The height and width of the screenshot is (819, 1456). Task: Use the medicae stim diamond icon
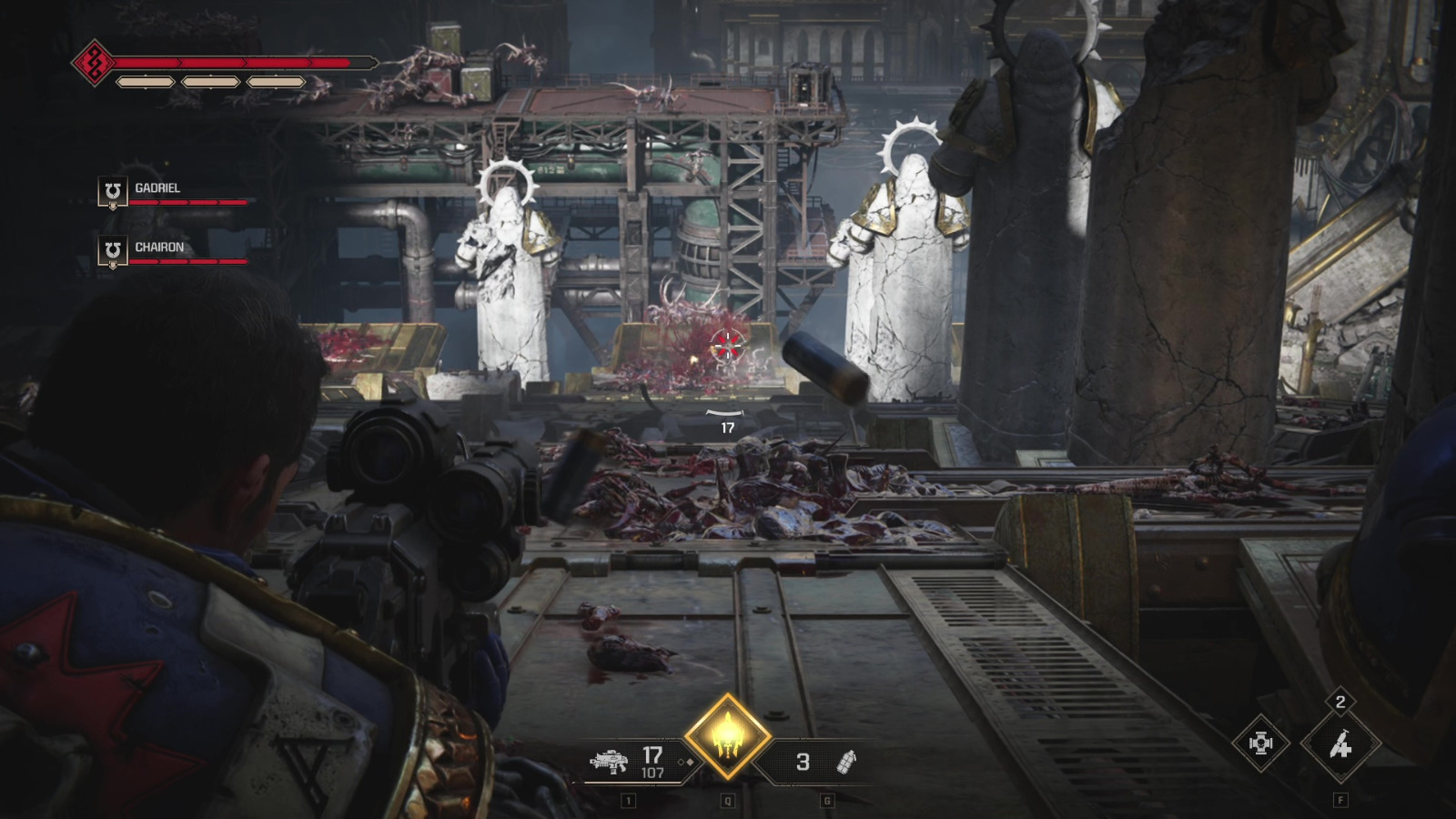coord(1340,745)
